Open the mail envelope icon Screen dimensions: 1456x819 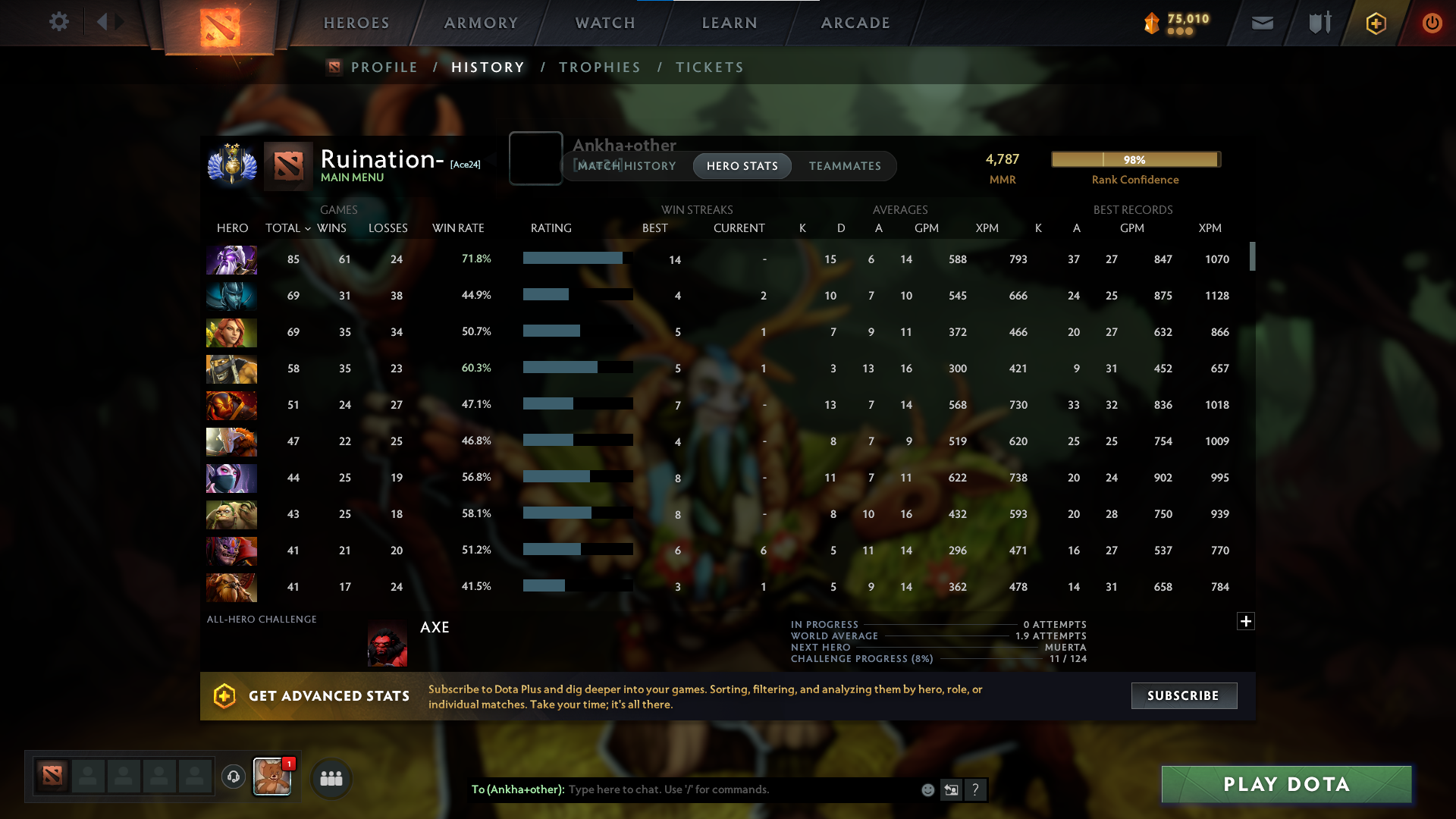1261,23
